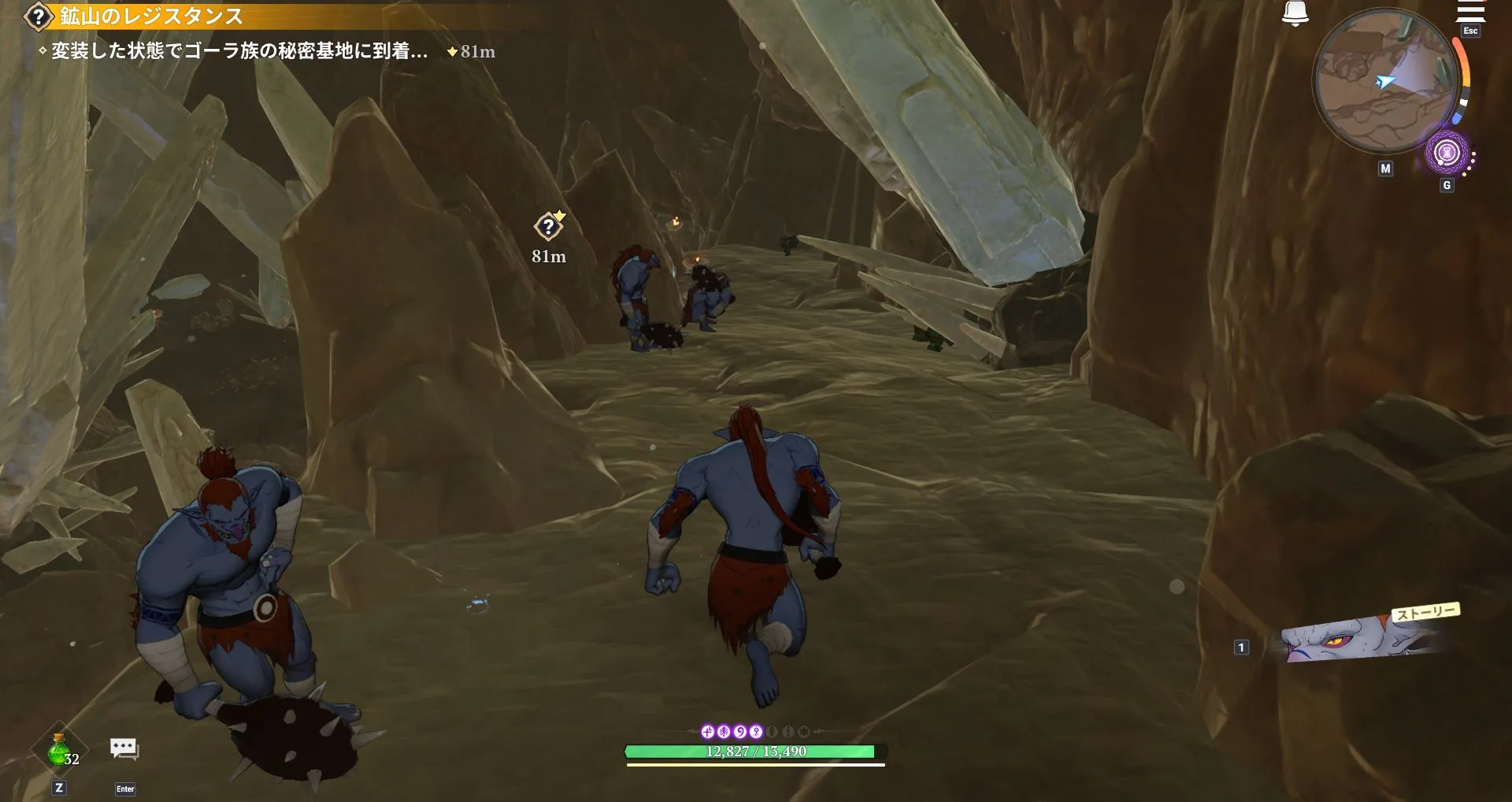Expand the G key option under the minimap
This screenshot has height=802, width=1512.
click(1447, 184)
